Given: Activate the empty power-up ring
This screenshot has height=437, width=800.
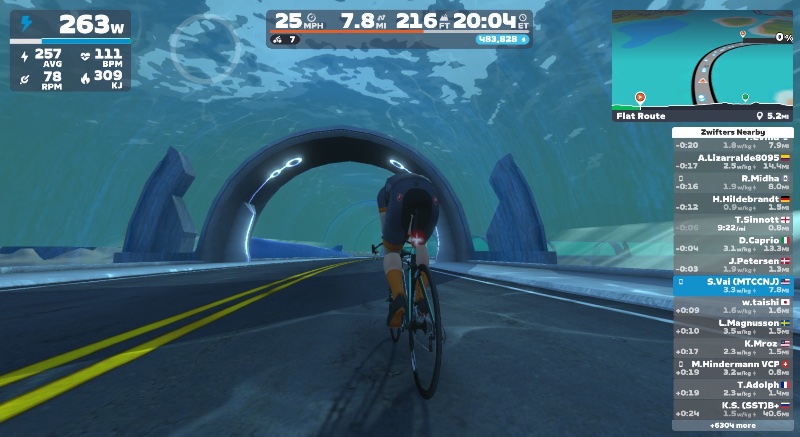Looking at the screenshot, I should 203,45.
